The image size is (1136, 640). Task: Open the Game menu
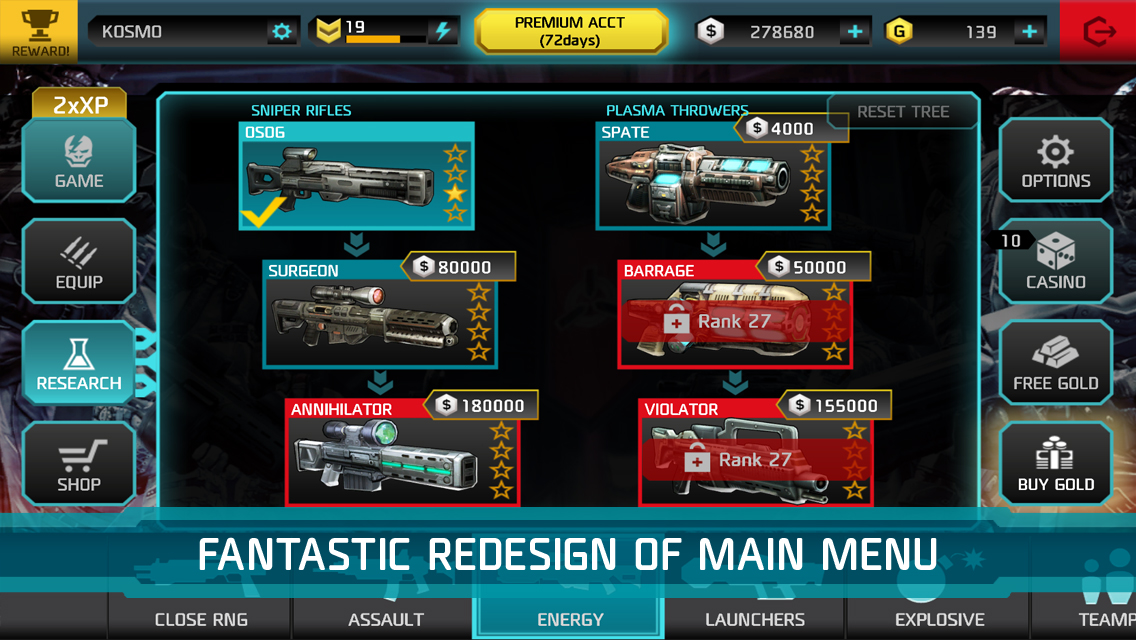79,163
